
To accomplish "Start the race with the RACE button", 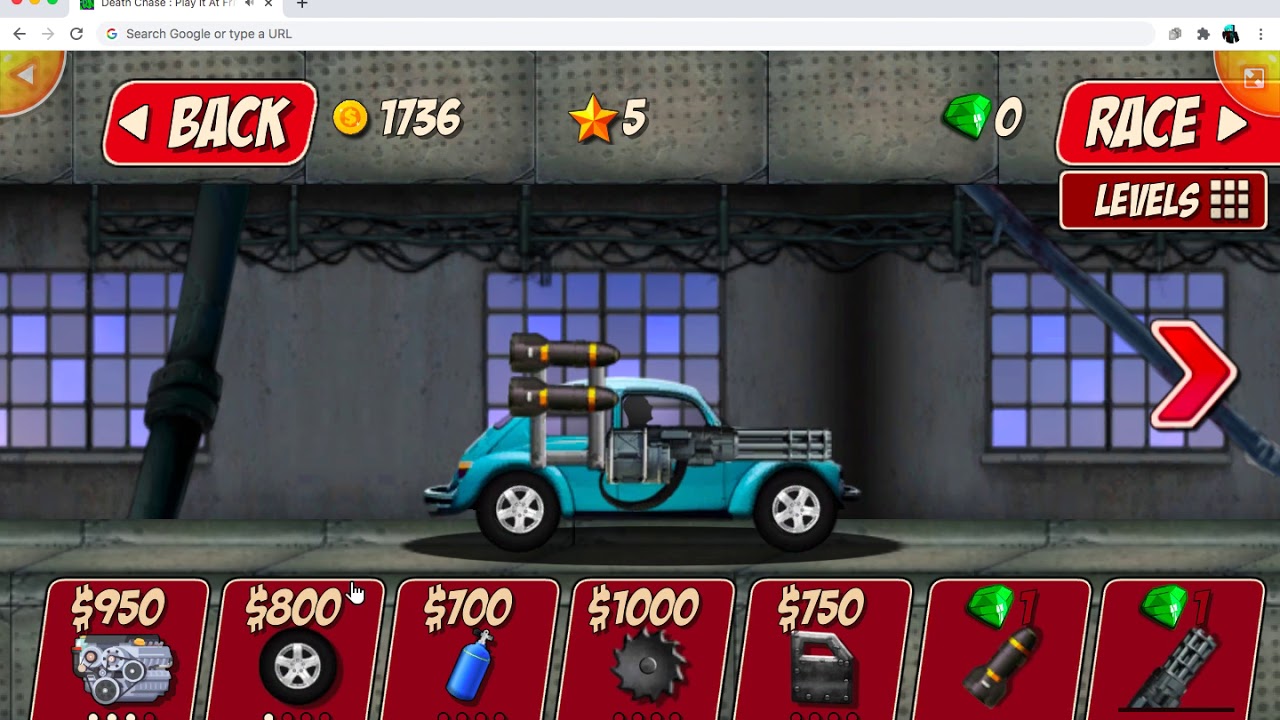I will [1166, 123].
